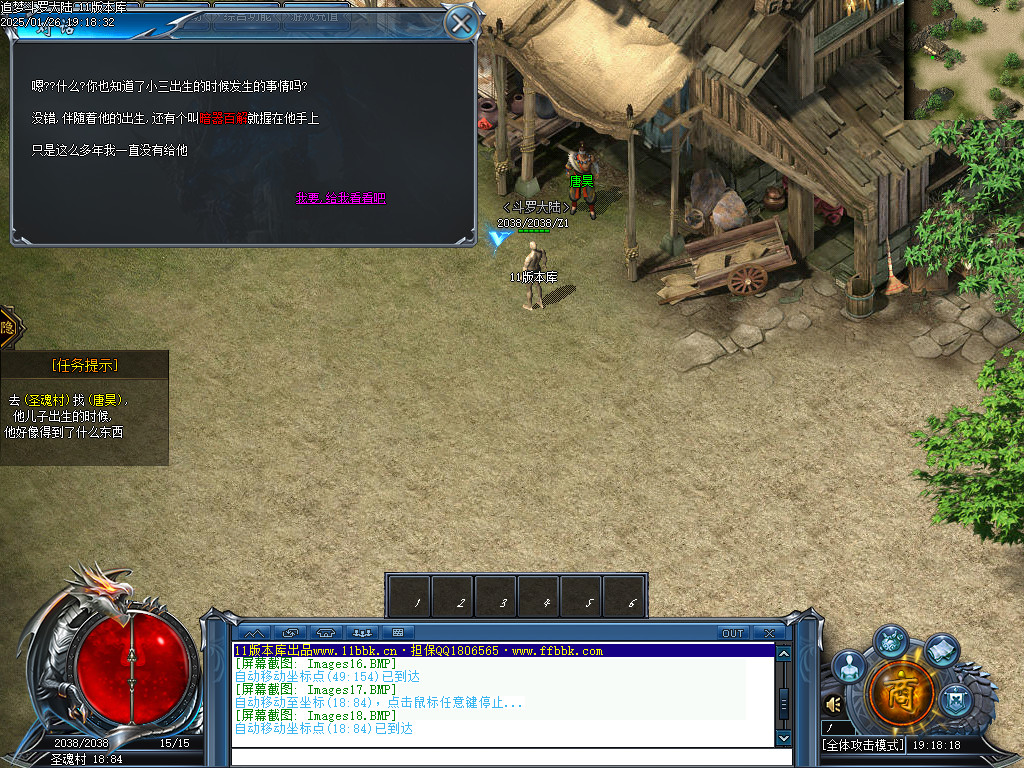This screenshot has width=1024, height=768.
Task: Open the minimap in the corner
Action: pos(964,59)
